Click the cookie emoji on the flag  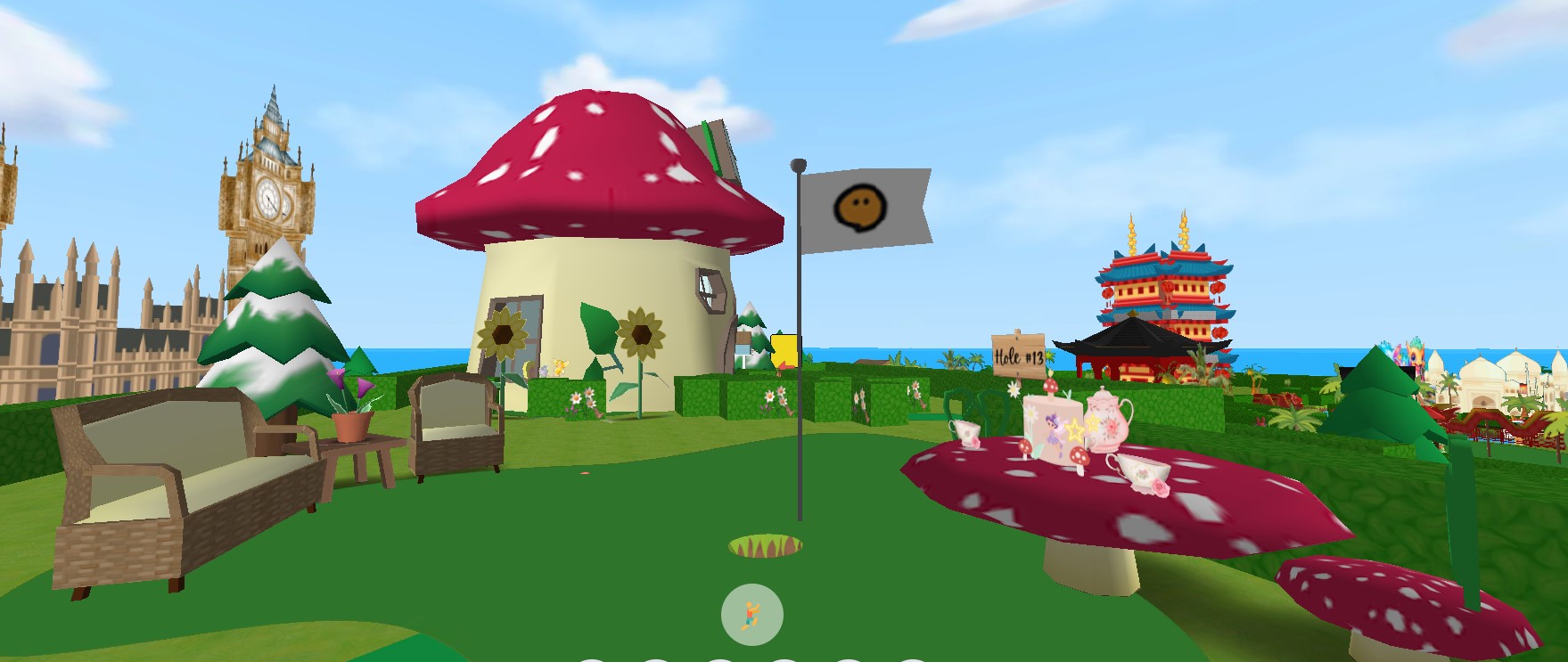click(858, 208)
